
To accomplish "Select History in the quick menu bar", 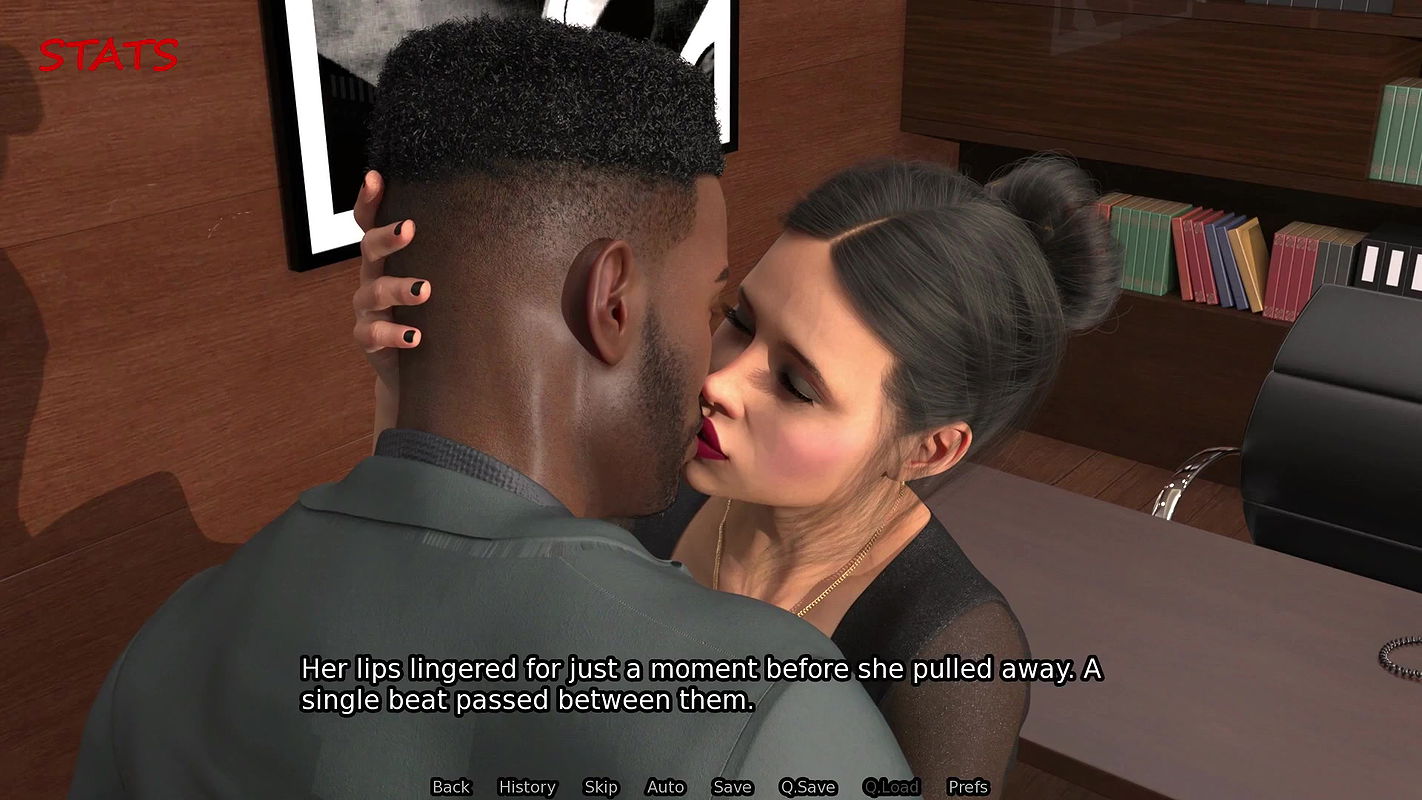I will (527, 787).
